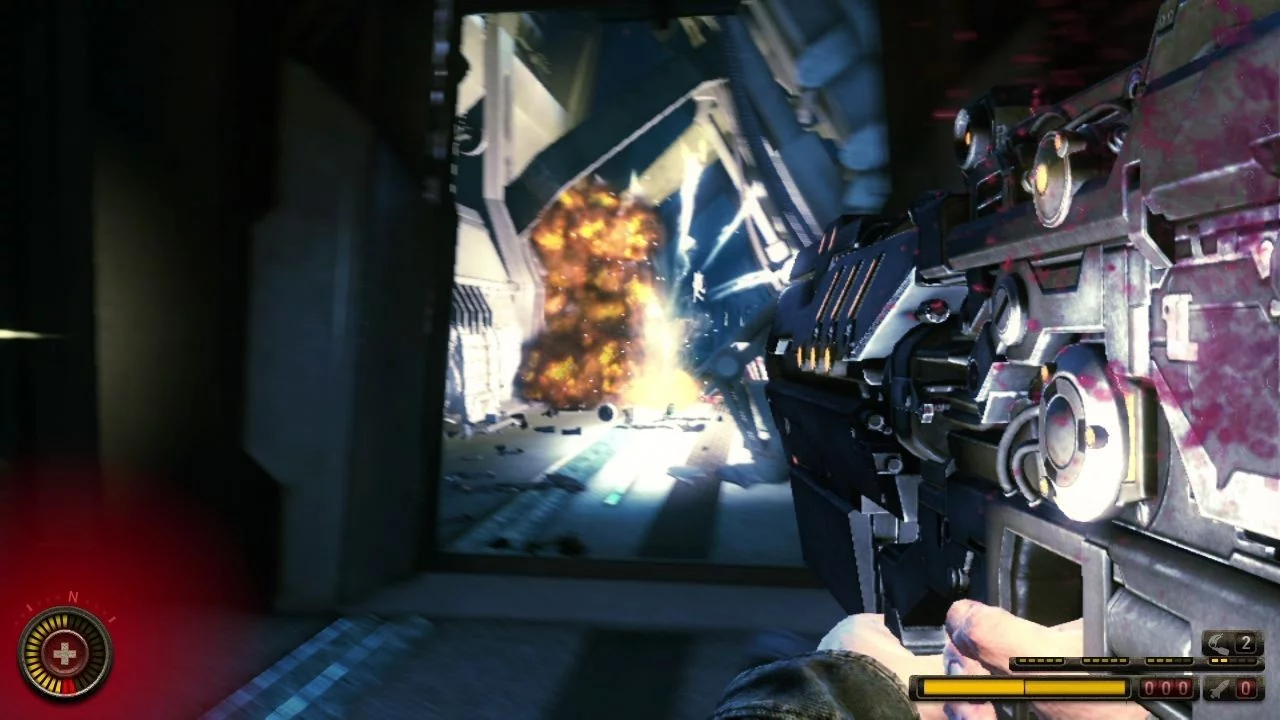The image size is (1280, 720).
Task: Click the medical cross health dial
Action: point(65,654)
